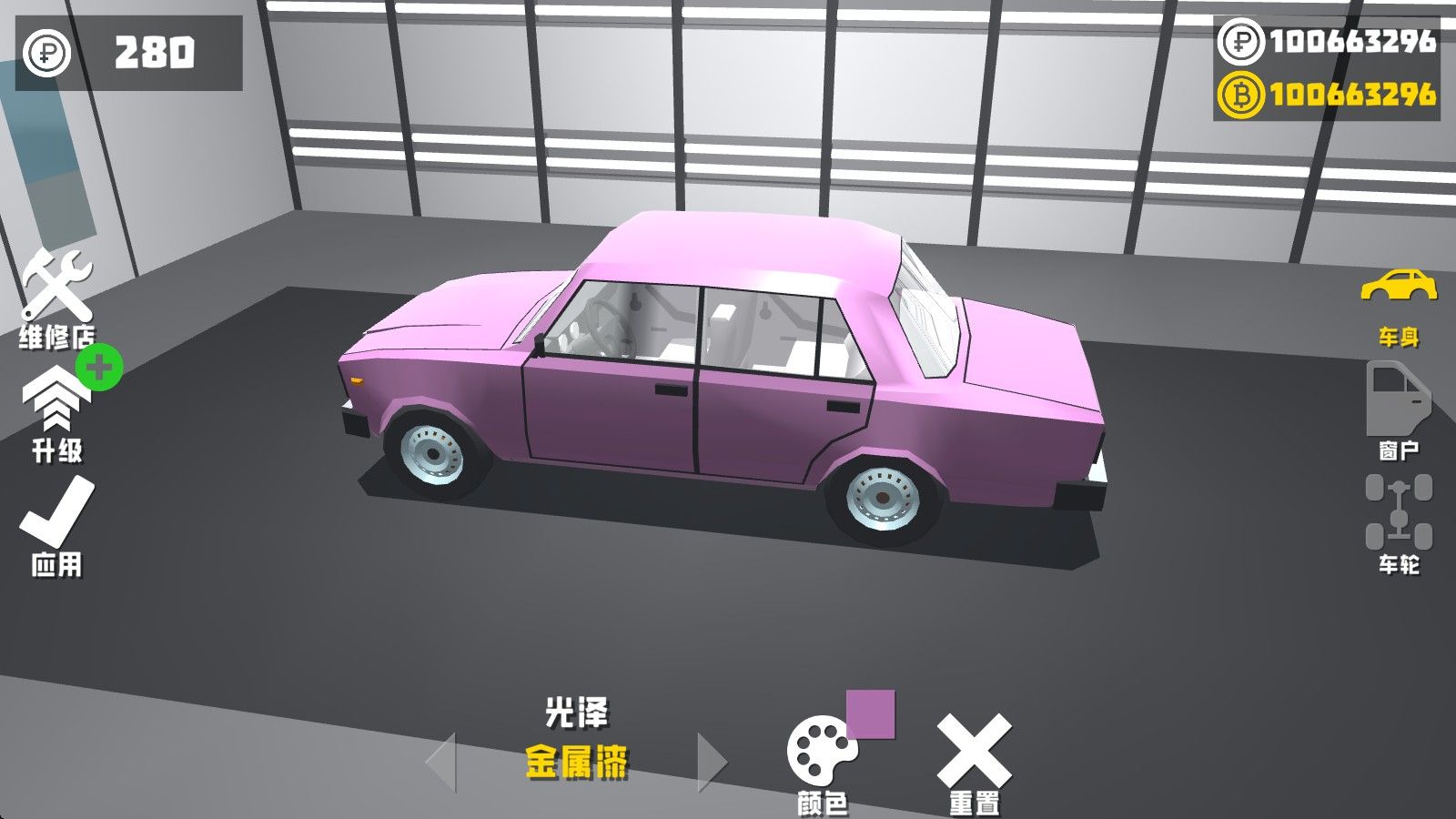
Task: Select the 升级 upgrade option
Action: [x=56, y=419]
